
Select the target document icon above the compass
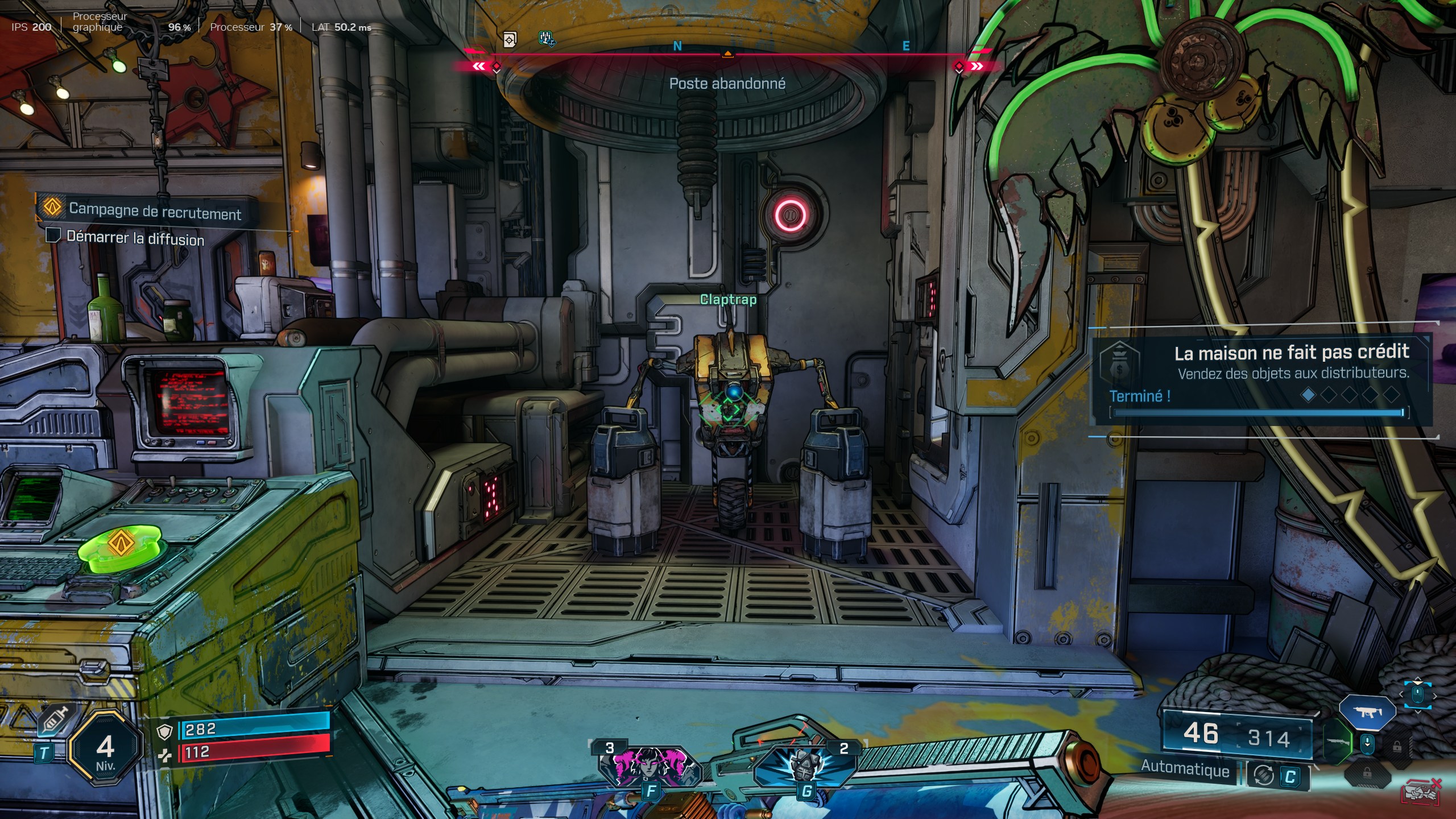point(510,40)
